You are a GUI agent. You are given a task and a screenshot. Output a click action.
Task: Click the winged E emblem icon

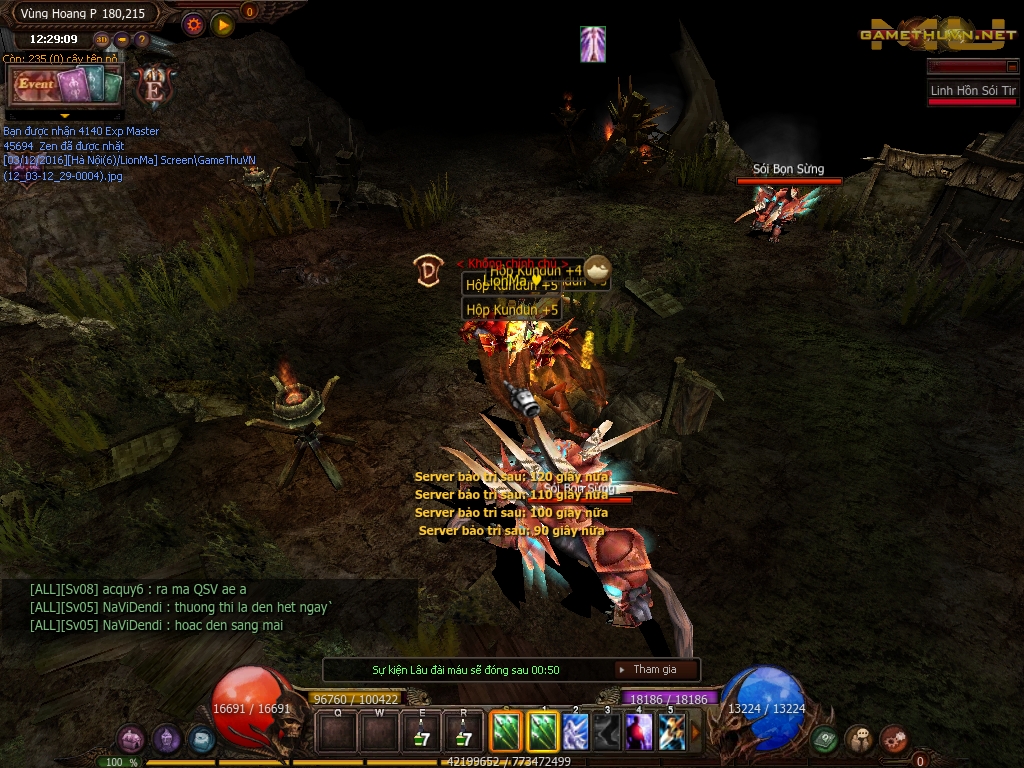[154, 86]
